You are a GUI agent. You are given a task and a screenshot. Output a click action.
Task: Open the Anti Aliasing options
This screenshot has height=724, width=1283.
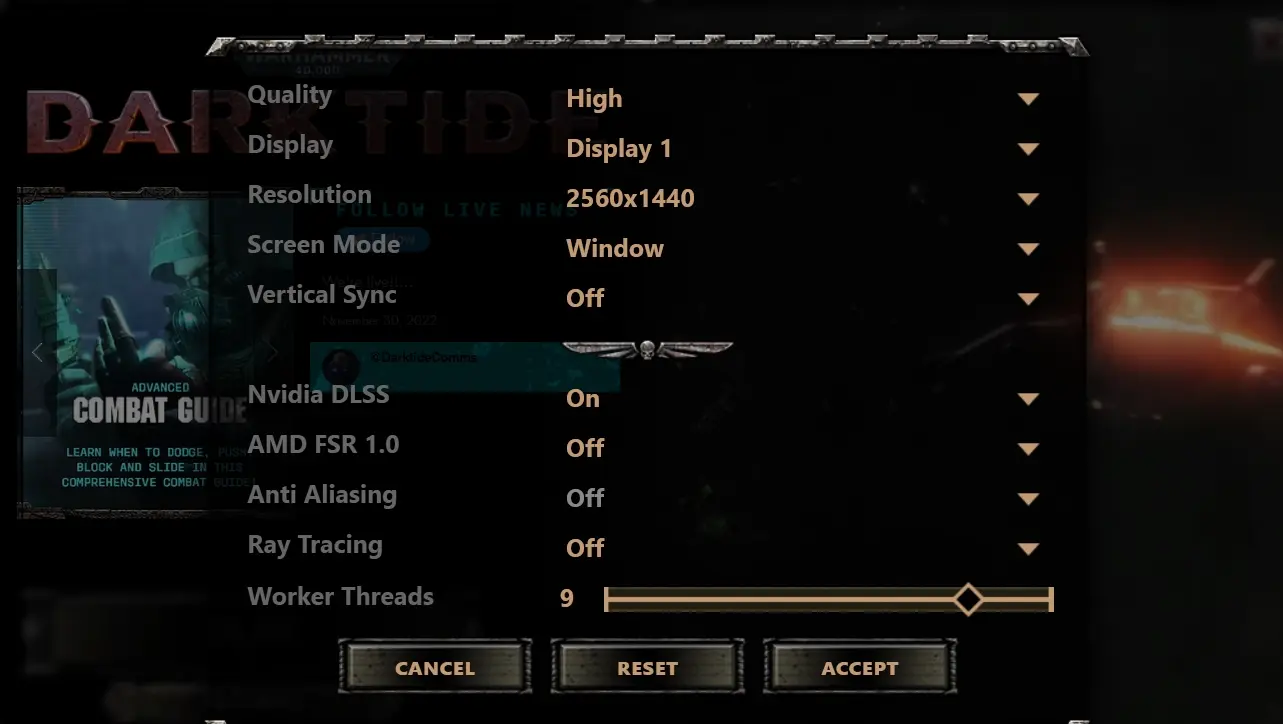point(1029,497)
